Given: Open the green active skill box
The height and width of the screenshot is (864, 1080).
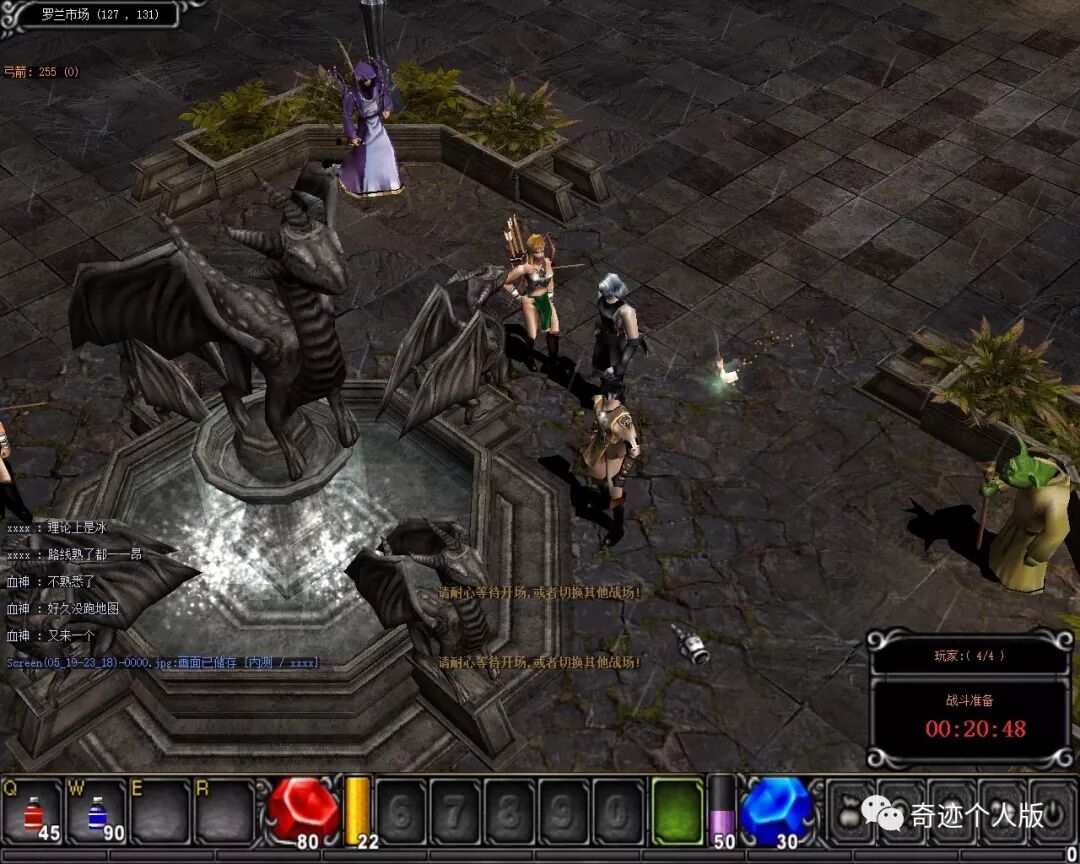Looking at the screenshot, I should (677, 810).
